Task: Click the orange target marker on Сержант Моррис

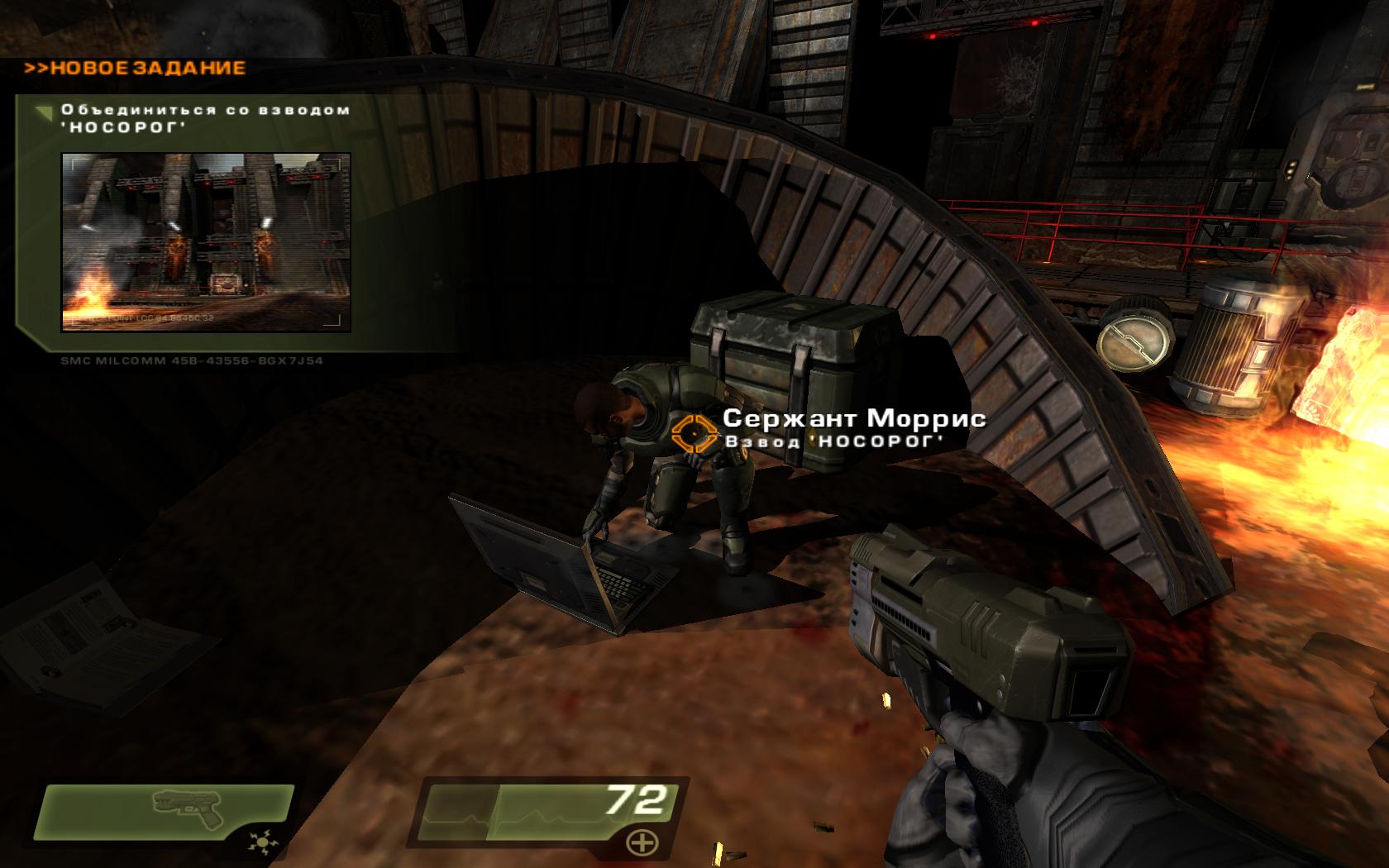Action: (x=693, y=433)
